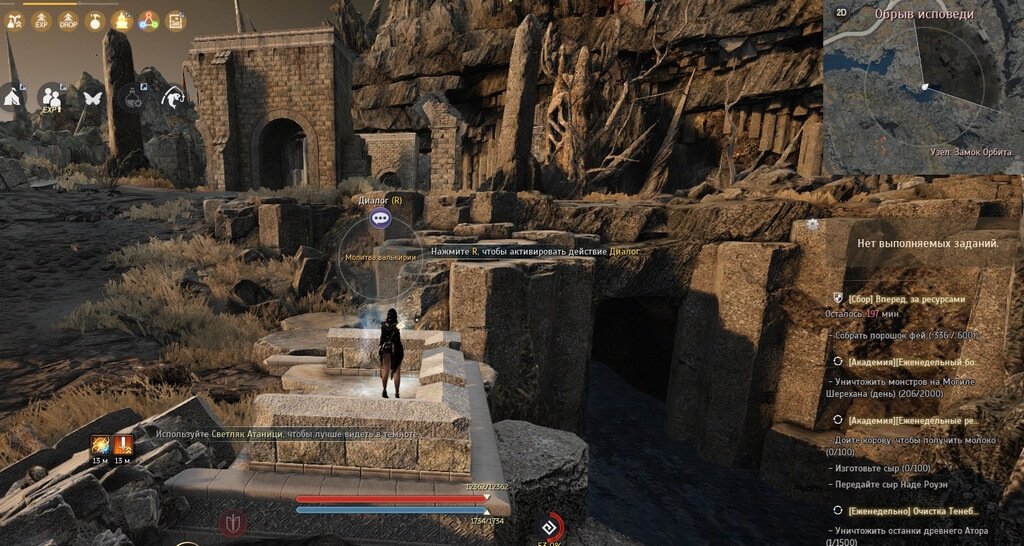Open the potion with gear settings icon
1024x546 pixels.
pos(133,96)
